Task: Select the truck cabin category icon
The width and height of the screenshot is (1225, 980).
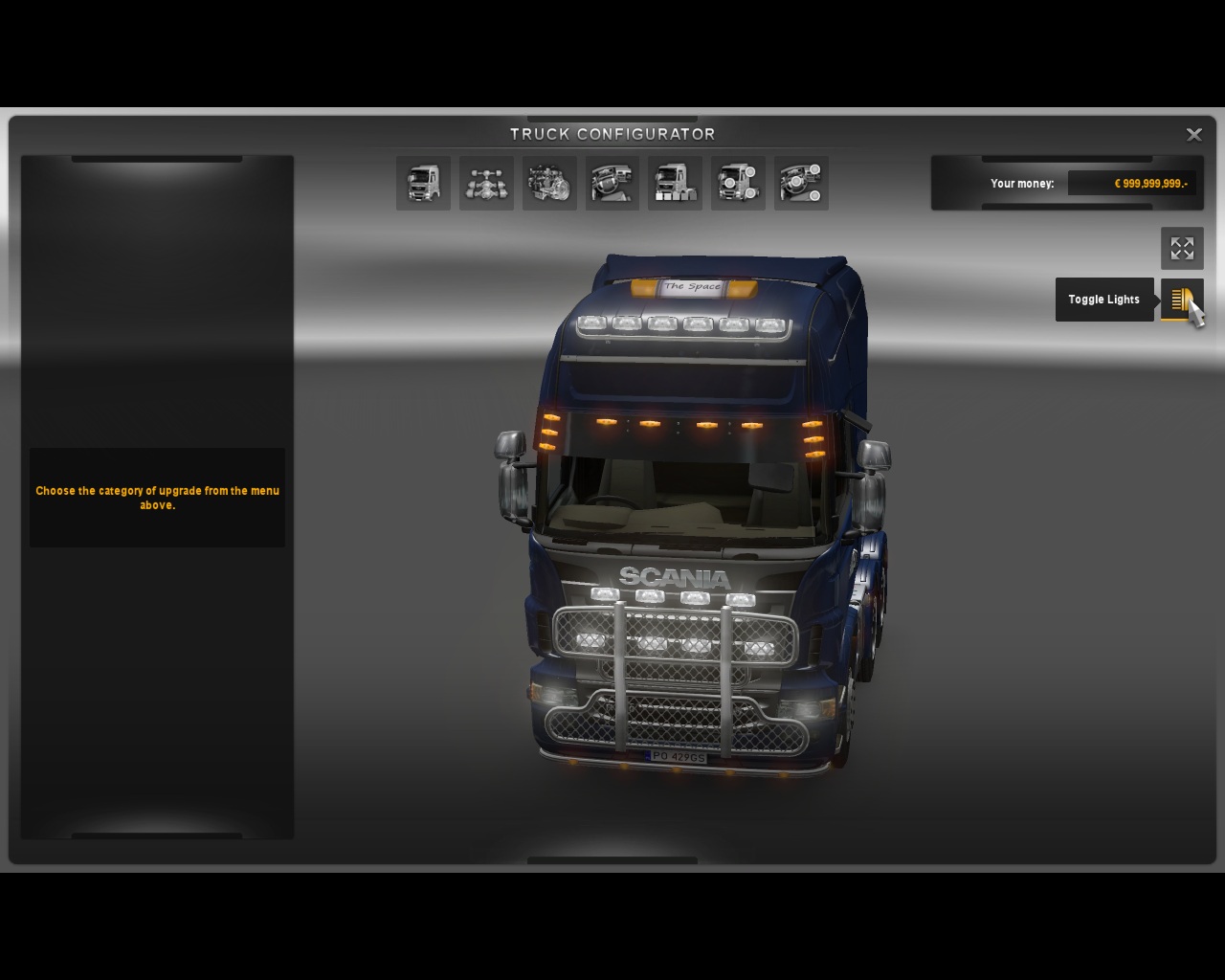Action: [423, 183]
